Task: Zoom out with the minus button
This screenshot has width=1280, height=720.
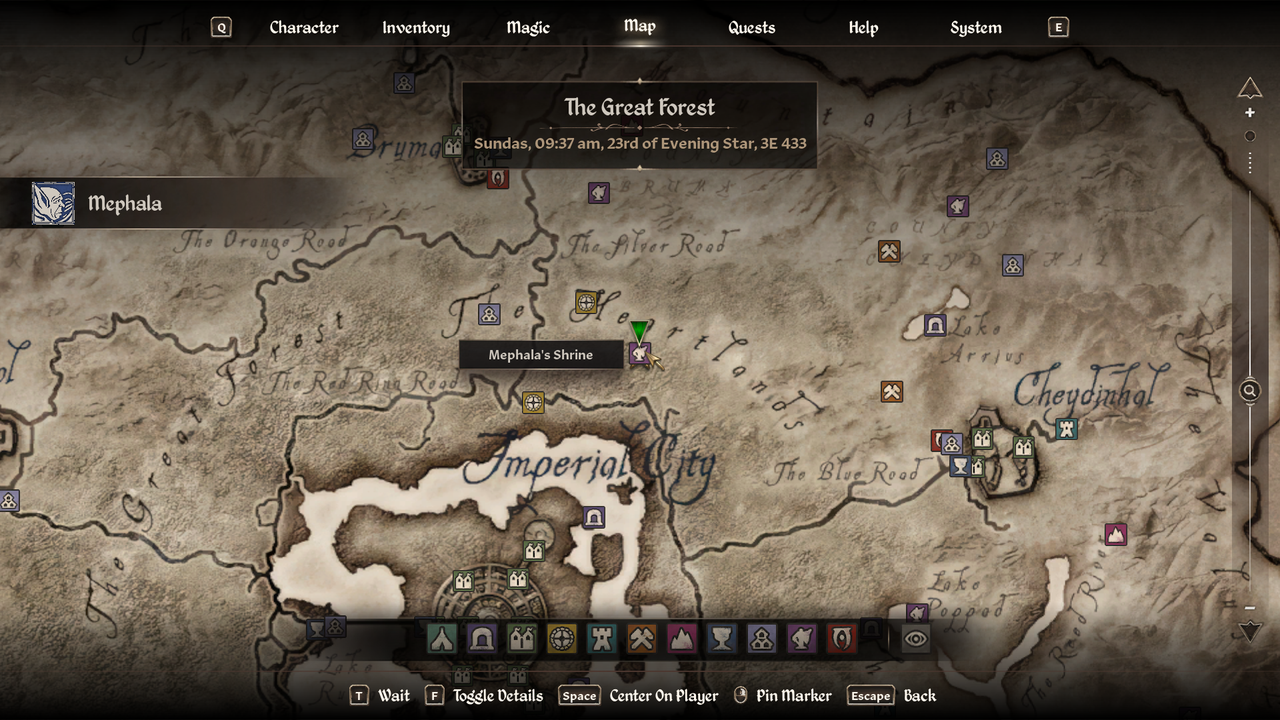Action: 1250,607
